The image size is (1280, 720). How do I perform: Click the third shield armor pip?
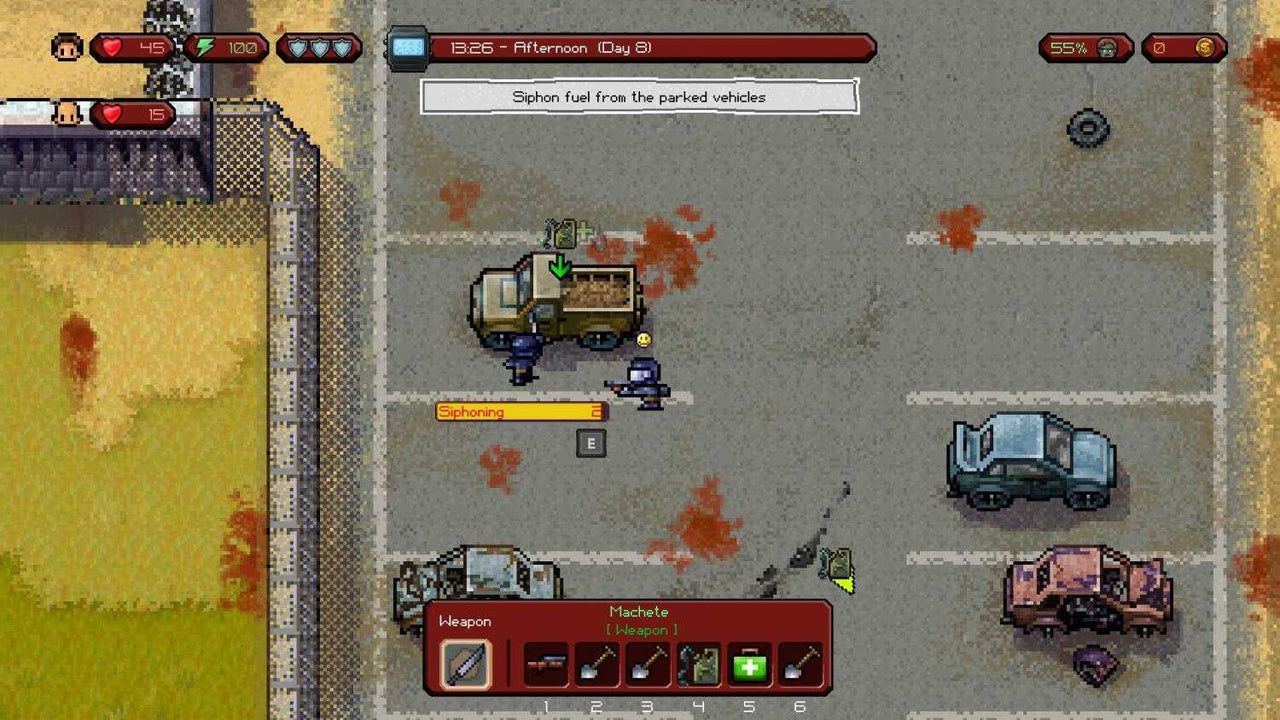(340, 47)
